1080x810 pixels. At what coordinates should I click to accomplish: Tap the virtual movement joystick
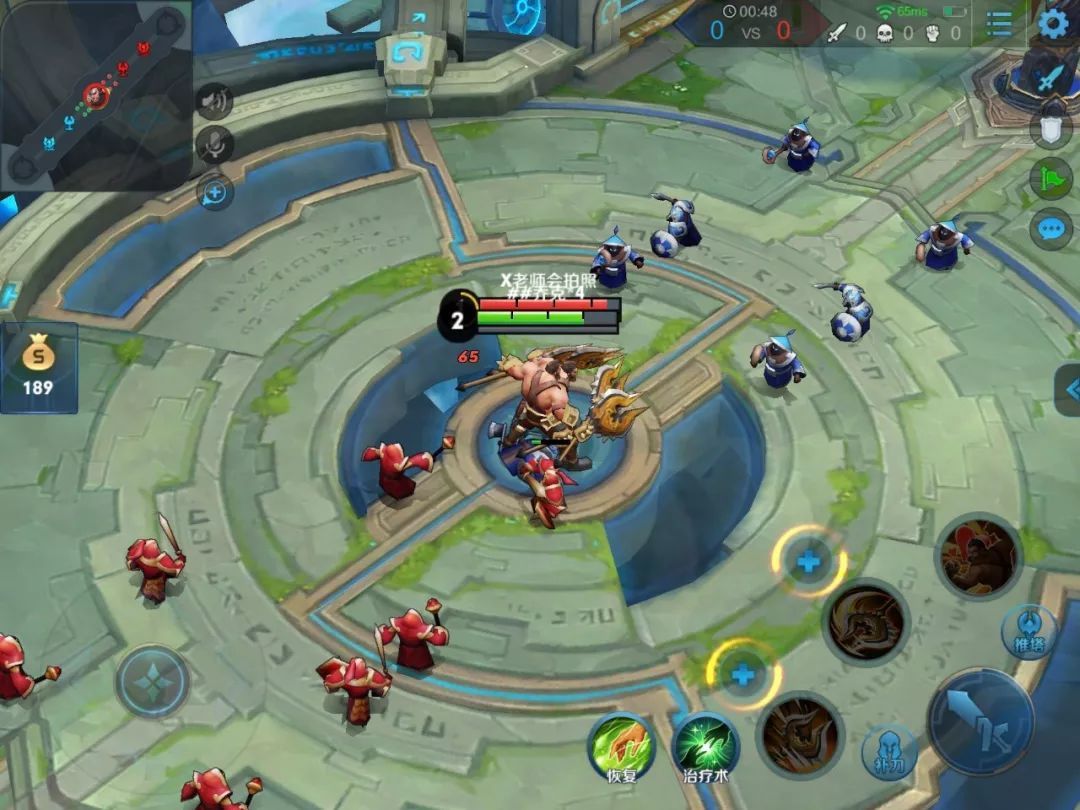152,682
